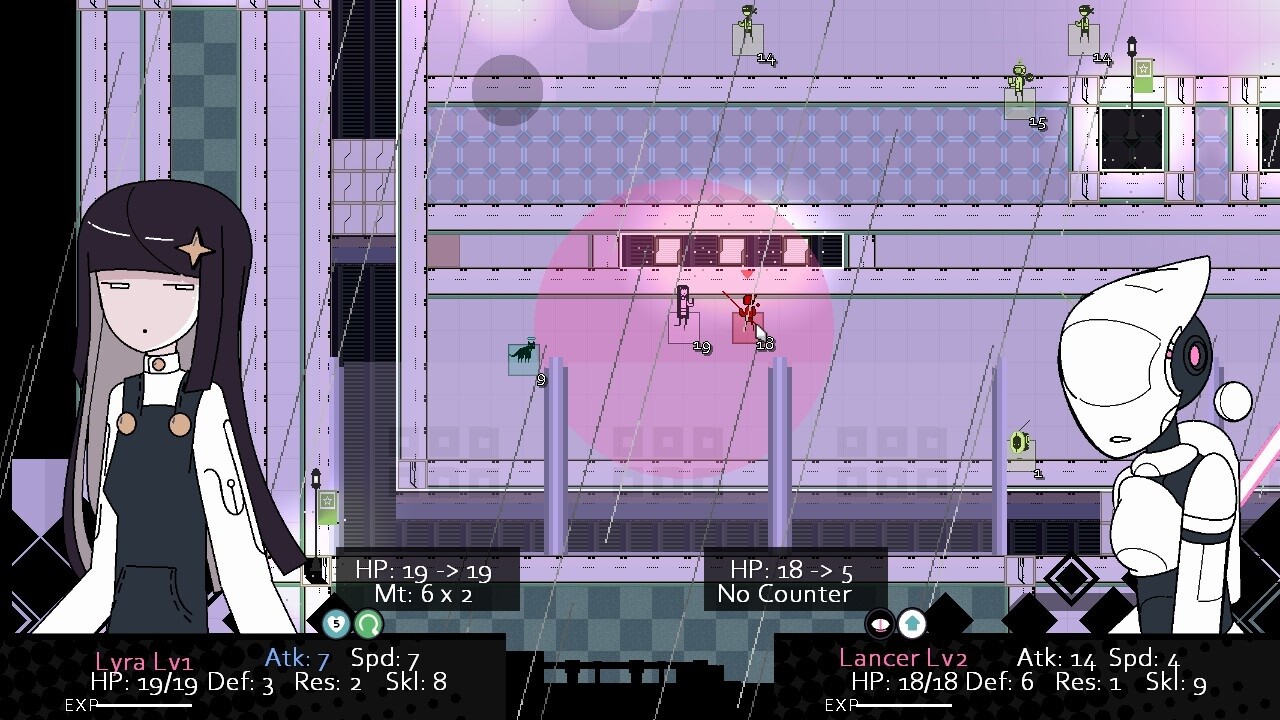
Task: Select the black street lamp icon top right
Action: pyautogui.click(x=1131, y=45)
